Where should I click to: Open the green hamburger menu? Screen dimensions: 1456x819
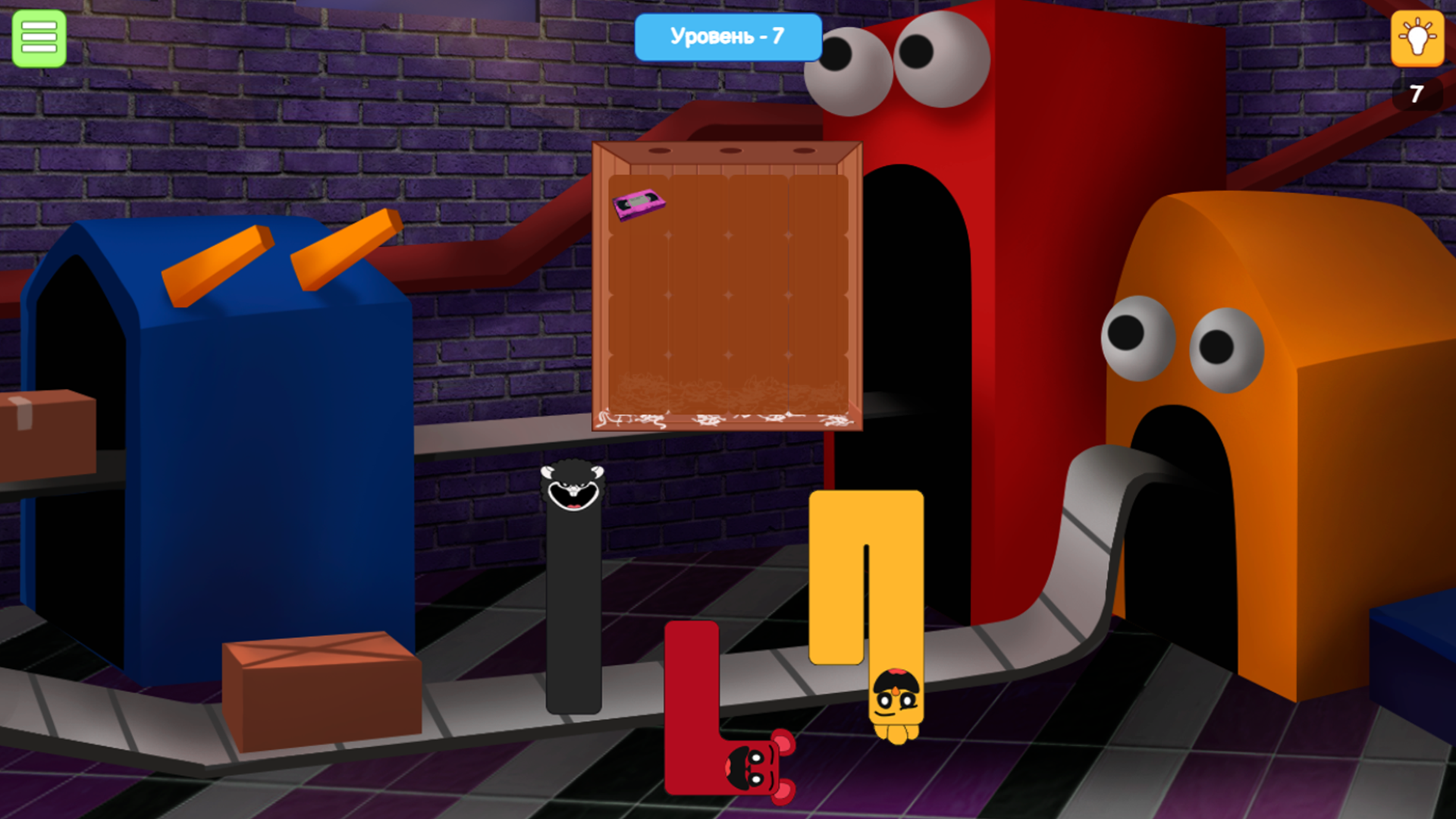pyautogui.click(x=38, y=38)
